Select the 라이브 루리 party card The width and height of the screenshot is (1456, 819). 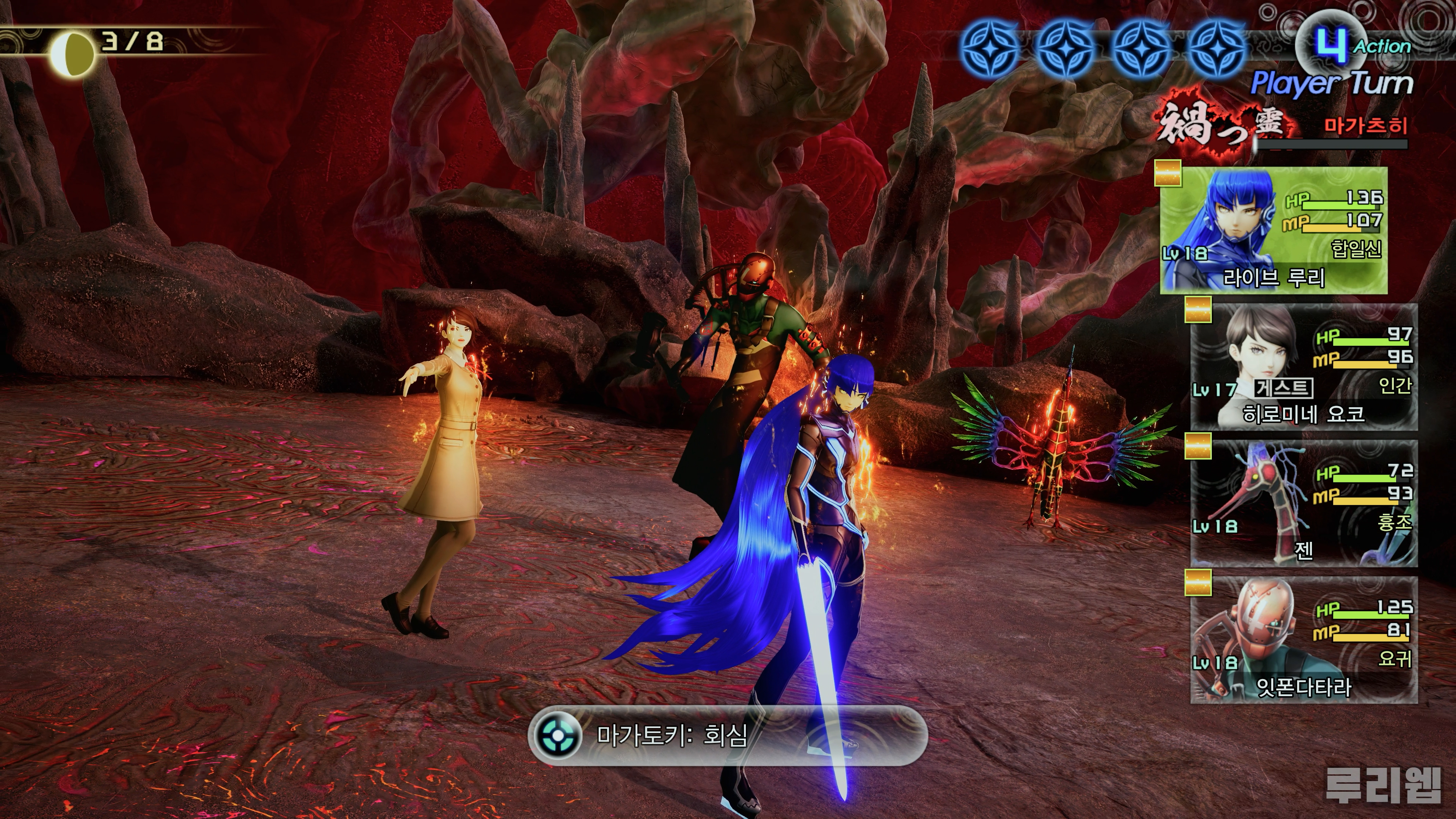coord(1273,231)
